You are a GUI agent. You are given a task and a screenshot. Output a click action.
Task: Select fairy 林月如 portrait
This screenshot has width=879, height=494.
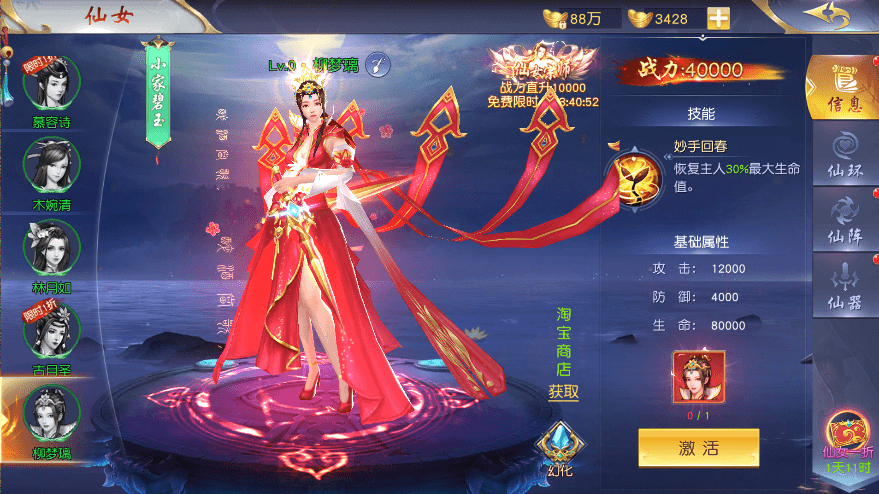[x=52, y=247]
